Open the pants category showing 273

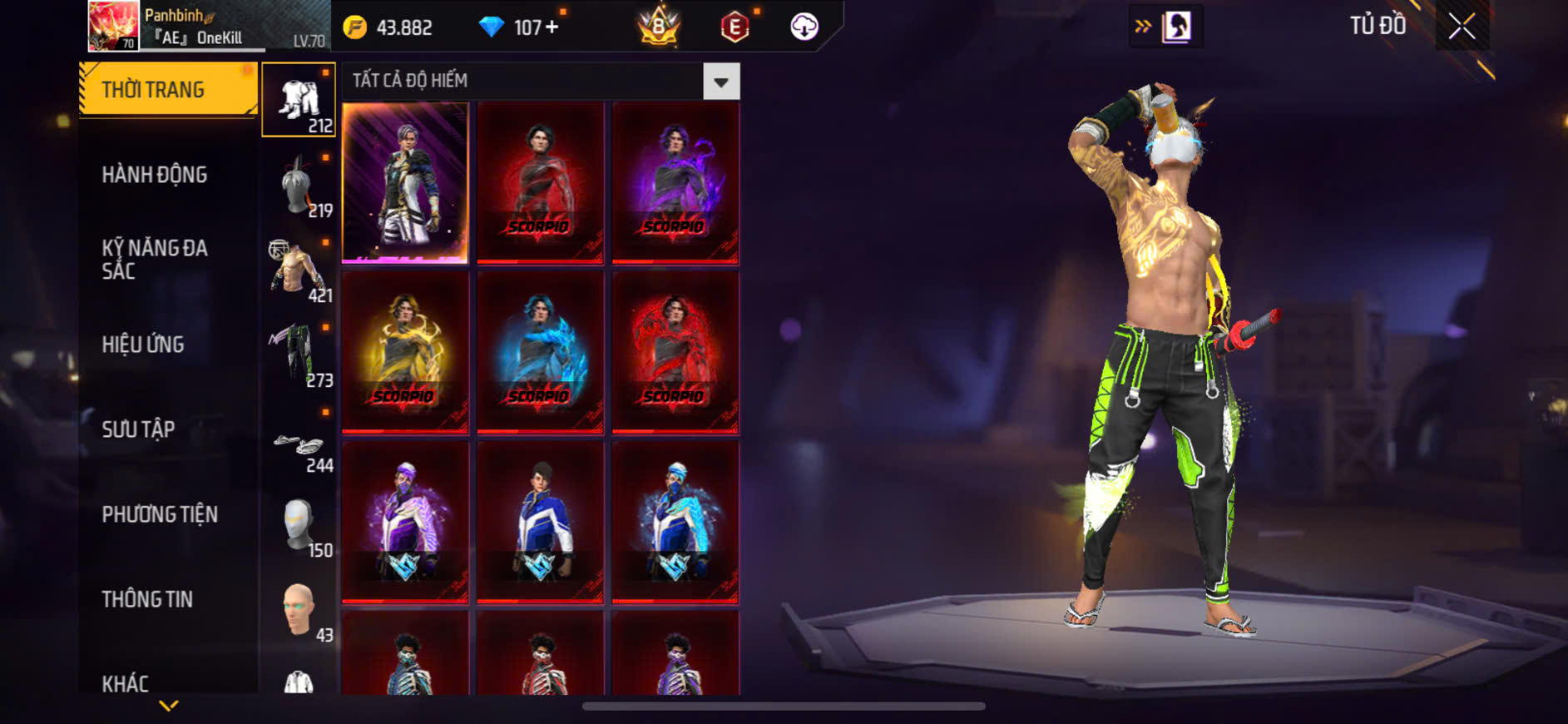(299, 355)
